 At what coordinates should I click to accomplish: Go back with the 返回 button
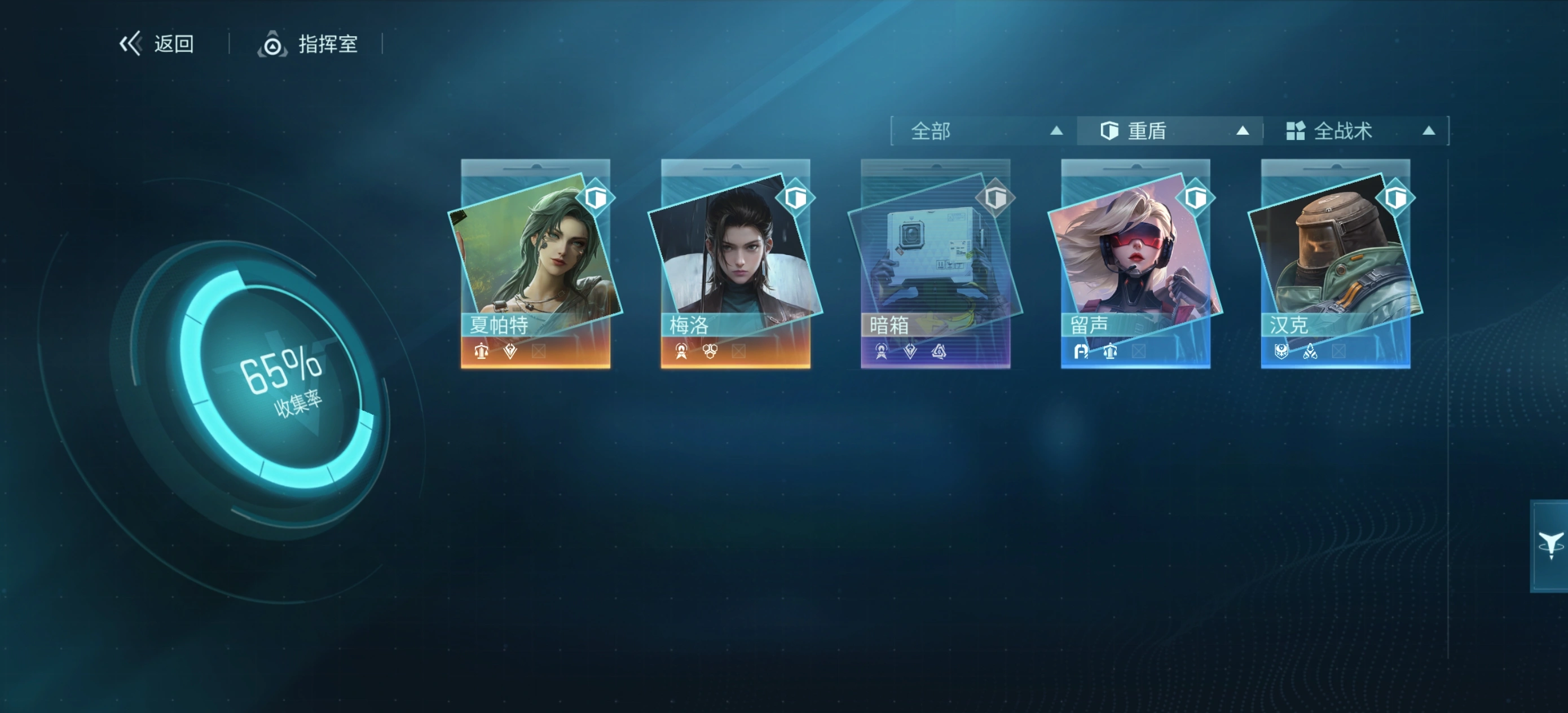click(x=157, y=44)
